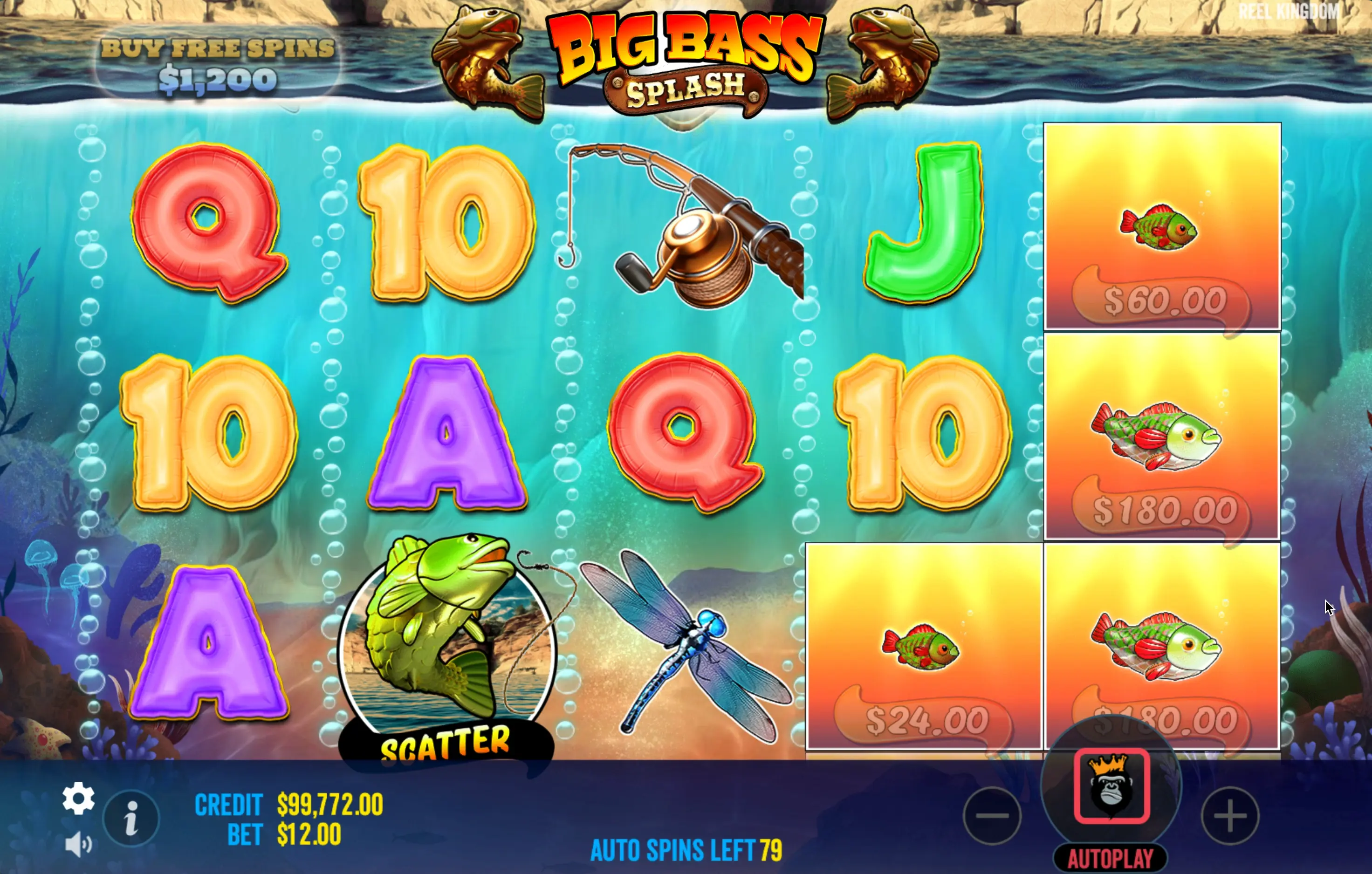This screenshot has width=1372, height=874.
Task: Decrease the bet with minus button
Action: (992, 815)
